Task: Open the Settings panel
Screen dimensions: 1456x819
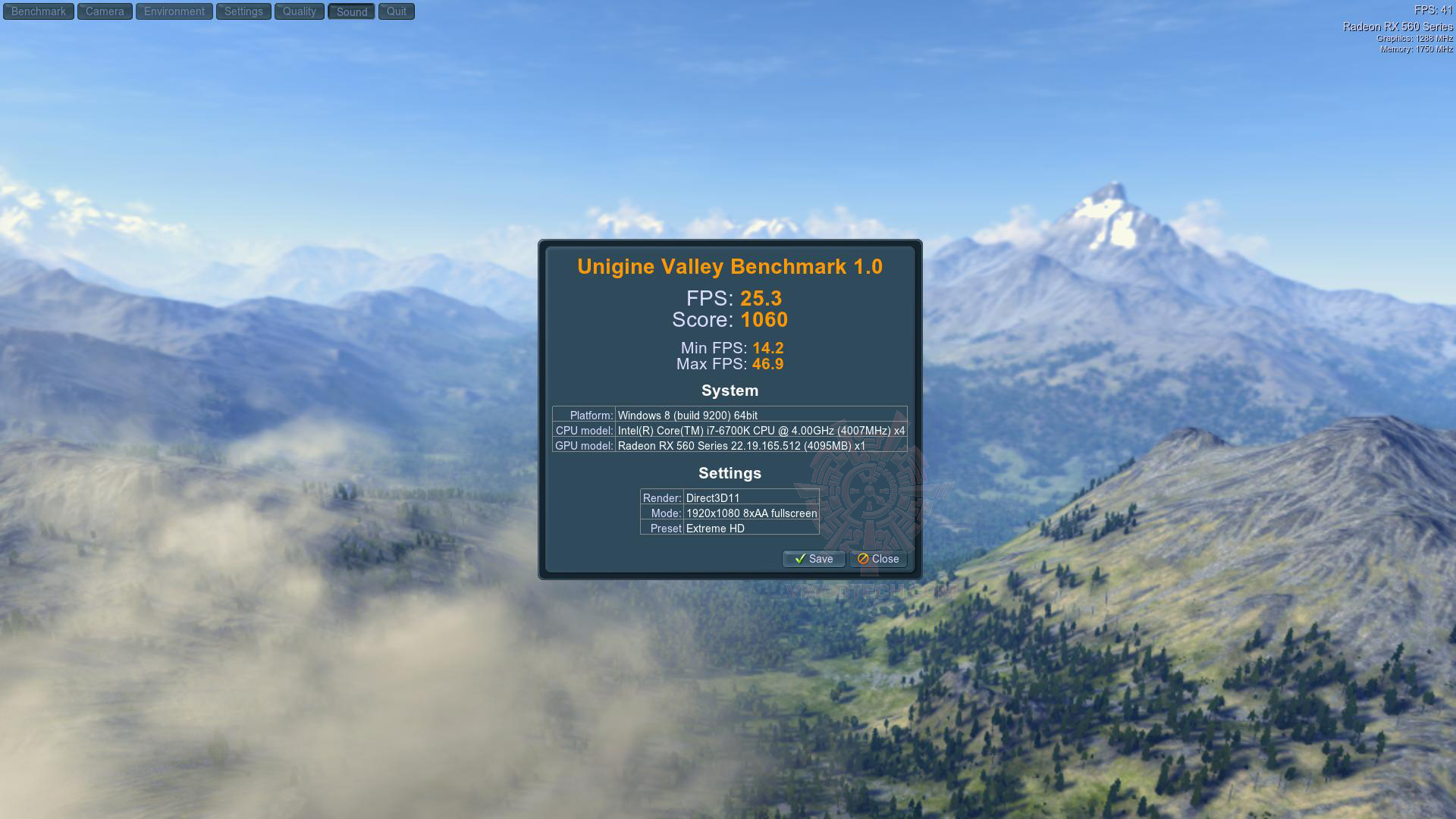Action: coord(243,11)
